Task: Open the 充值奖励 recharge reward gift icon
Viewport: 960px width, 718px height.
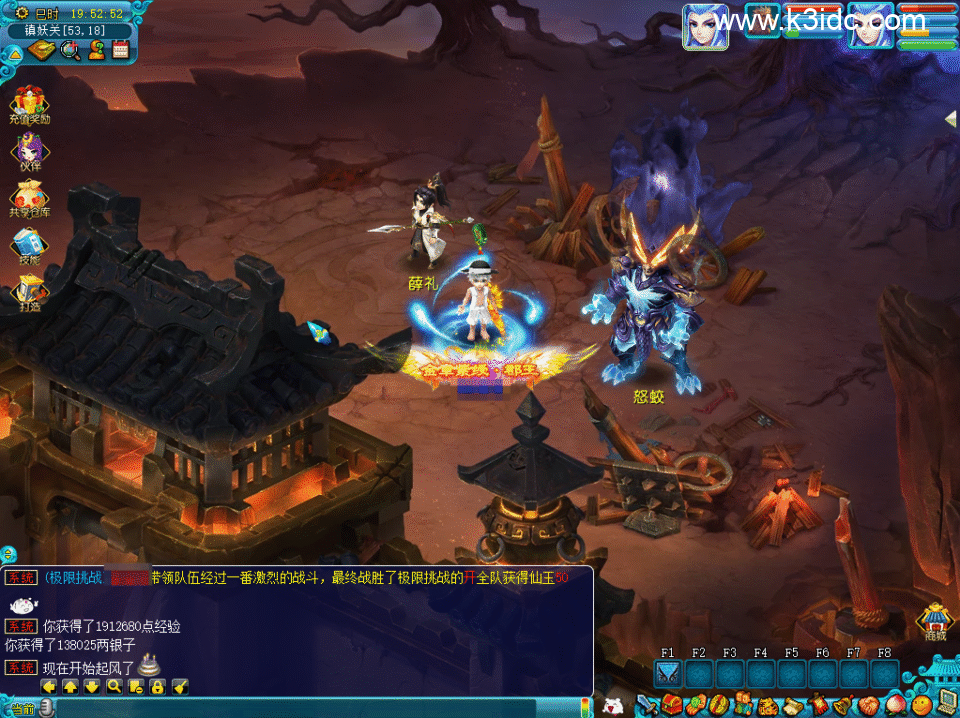Action: [x=29, y=103]
